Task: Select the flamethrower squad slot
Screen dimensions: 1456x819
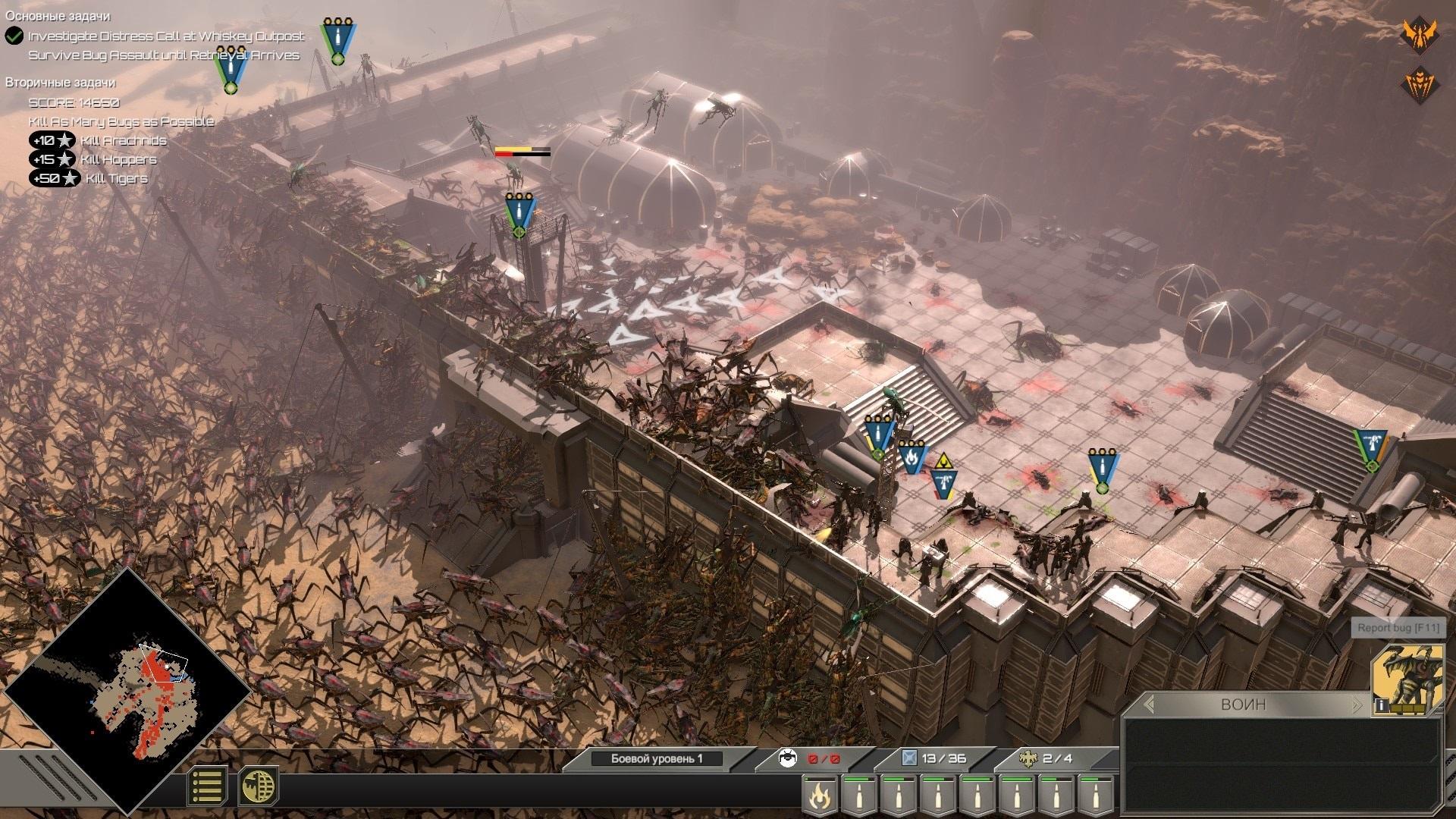Action: [x=820, y=796]
